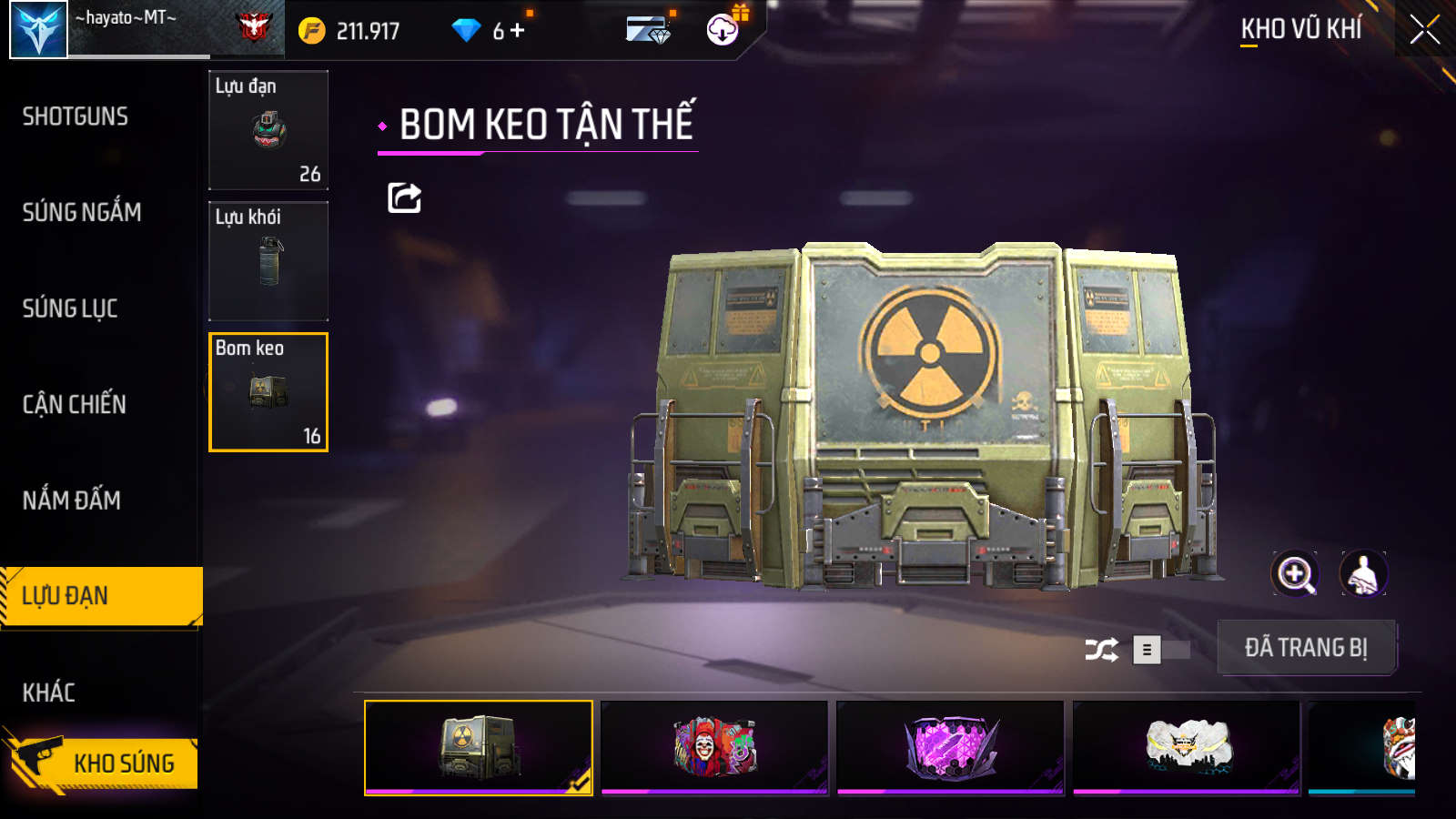Screen dimensions: 1456x819
Task: Click the ĐÃ TRANG BỊ button
Action: coord(1306,648)
